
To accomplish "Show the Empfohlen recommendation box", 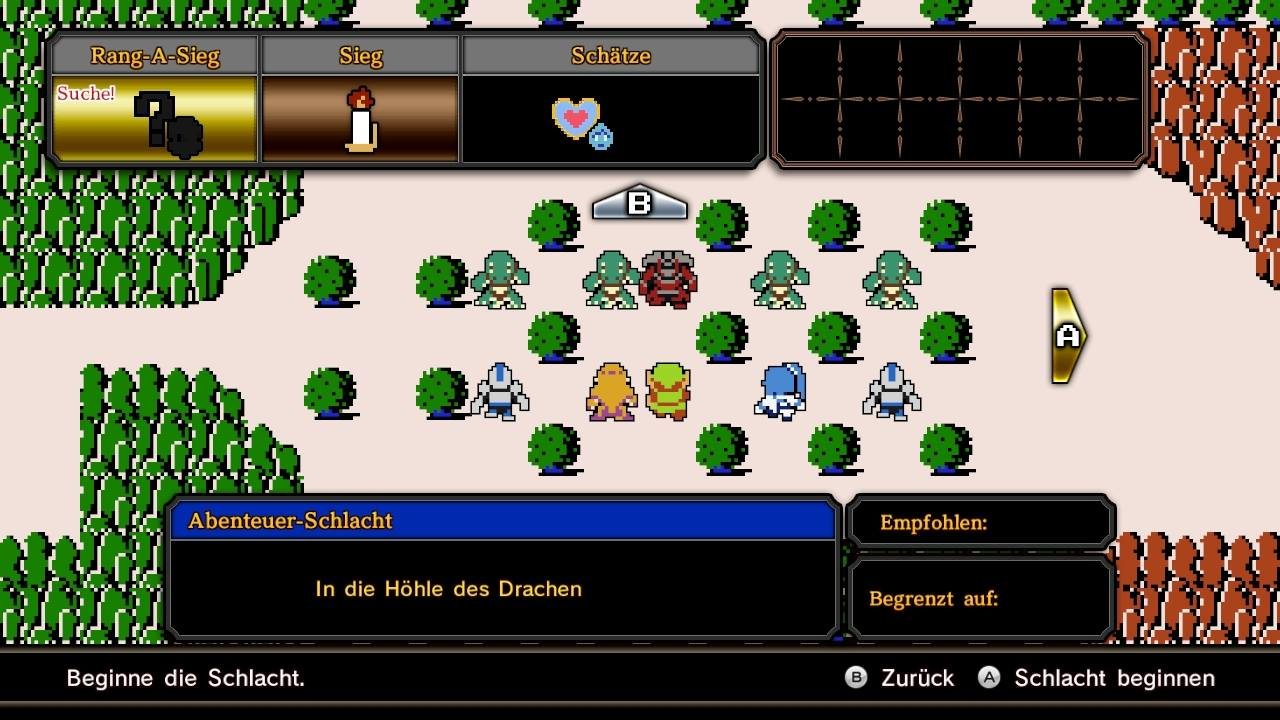I will coord(980,522).
